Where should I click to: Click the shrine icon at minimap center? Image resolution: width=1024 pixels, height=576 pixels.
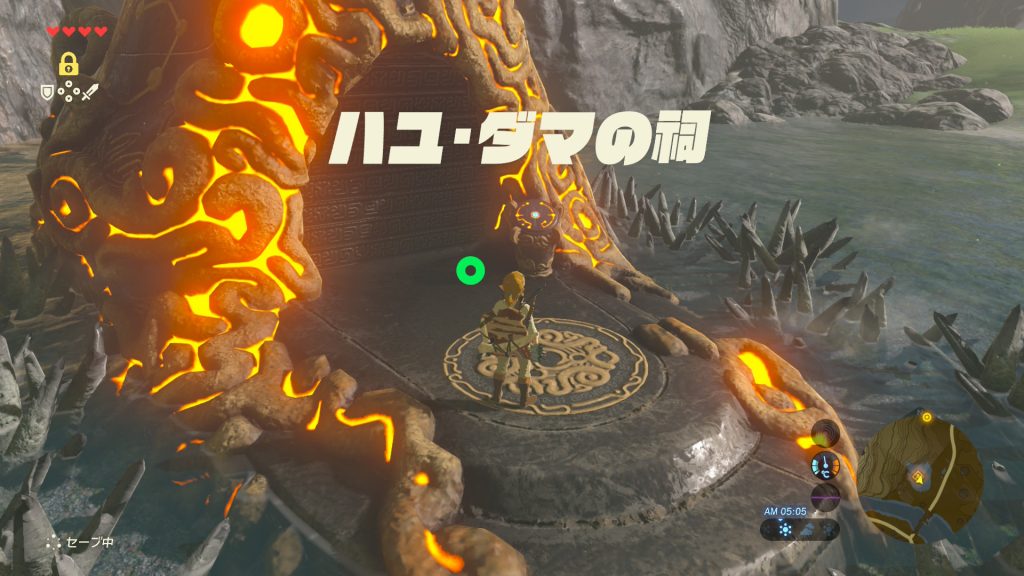point(916,476)
